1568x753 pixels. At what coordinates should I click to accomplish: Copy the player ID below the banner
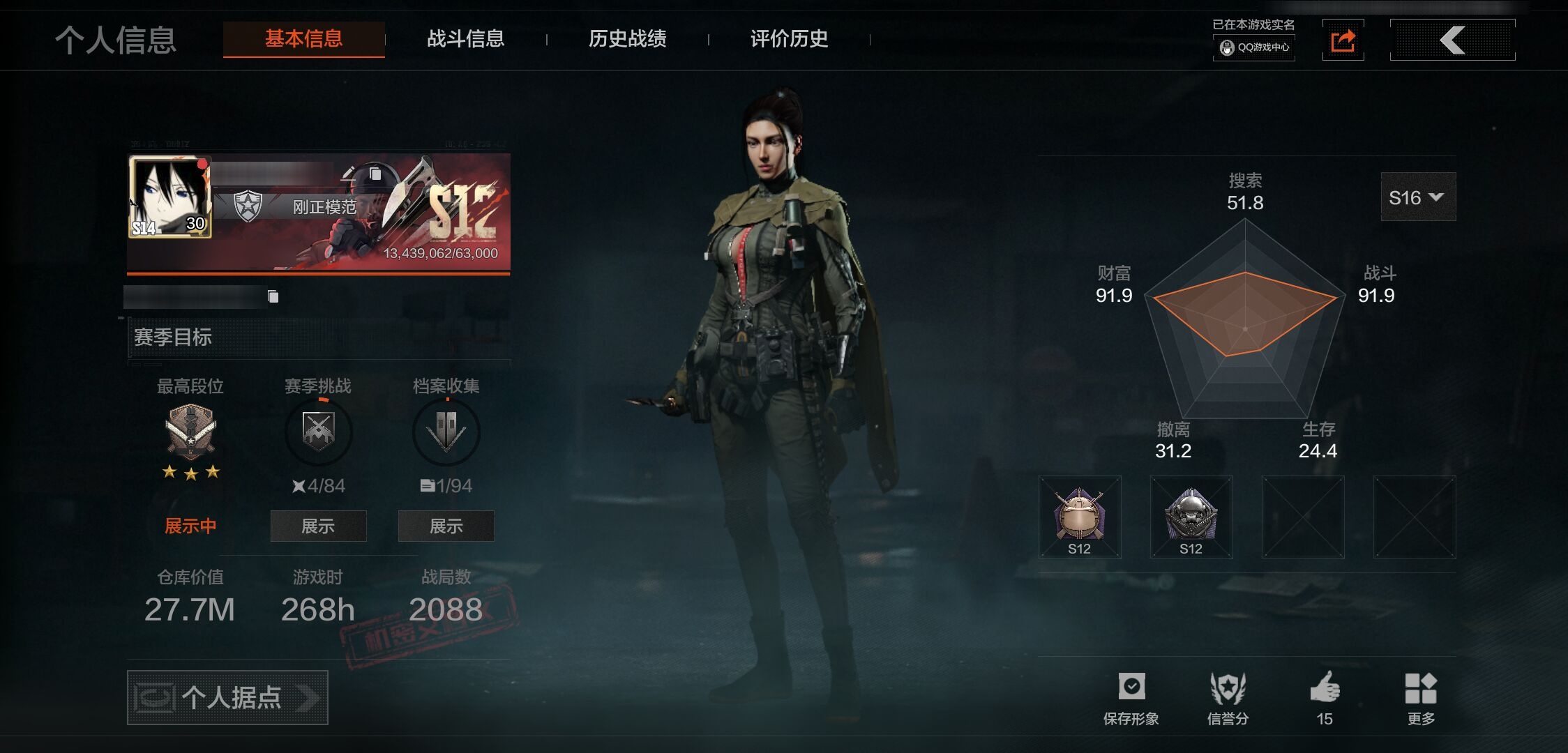[x=273, y=297]
